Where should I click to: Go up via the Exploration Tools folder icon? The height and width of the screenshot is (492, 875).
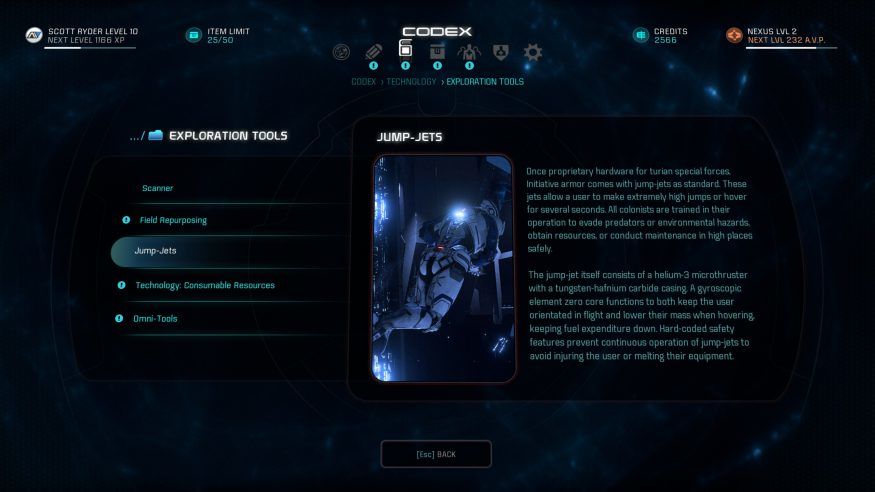(x=155, y=136)
